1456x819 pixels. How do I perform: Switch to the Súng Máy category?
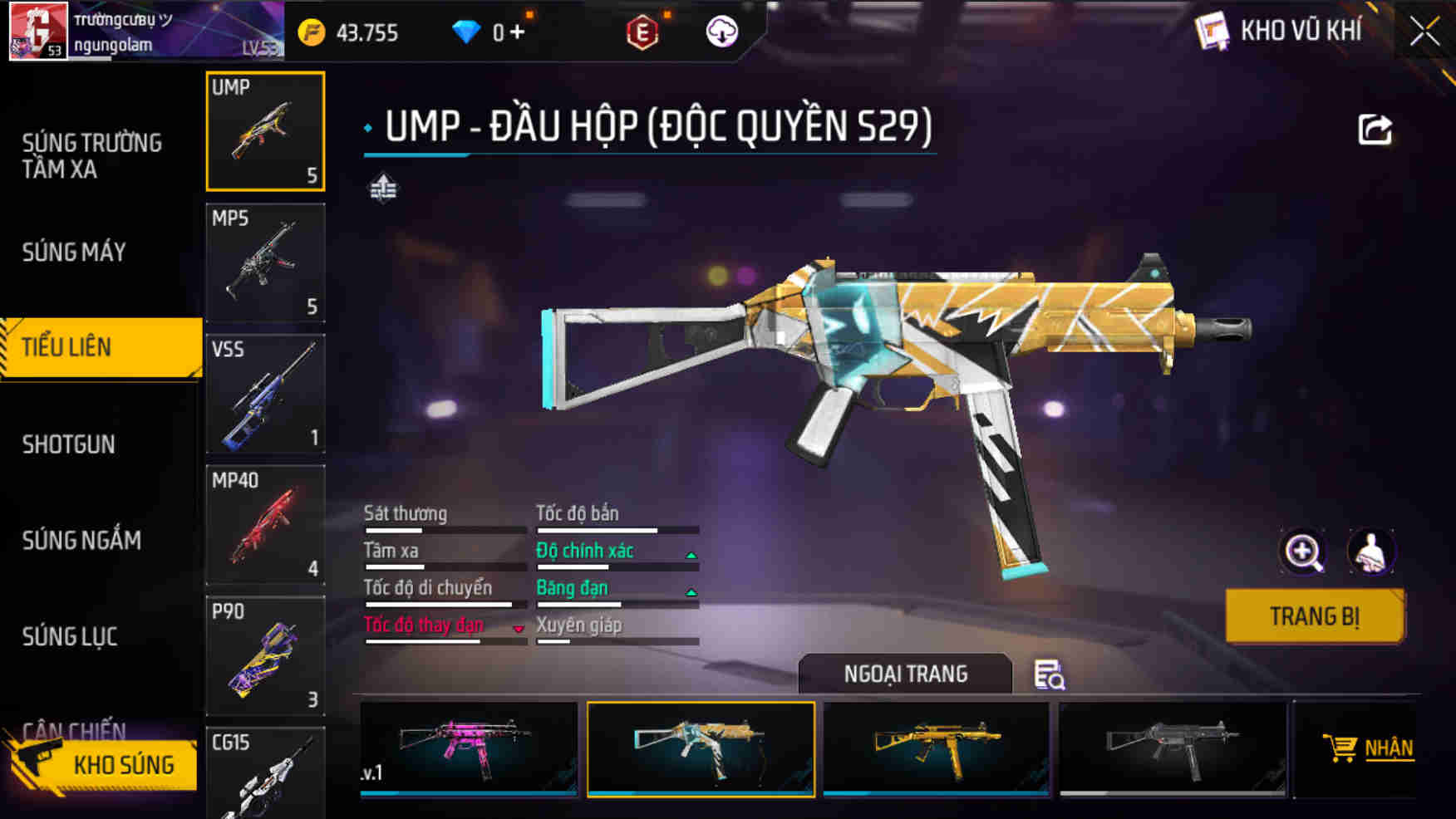coord(75,252)
